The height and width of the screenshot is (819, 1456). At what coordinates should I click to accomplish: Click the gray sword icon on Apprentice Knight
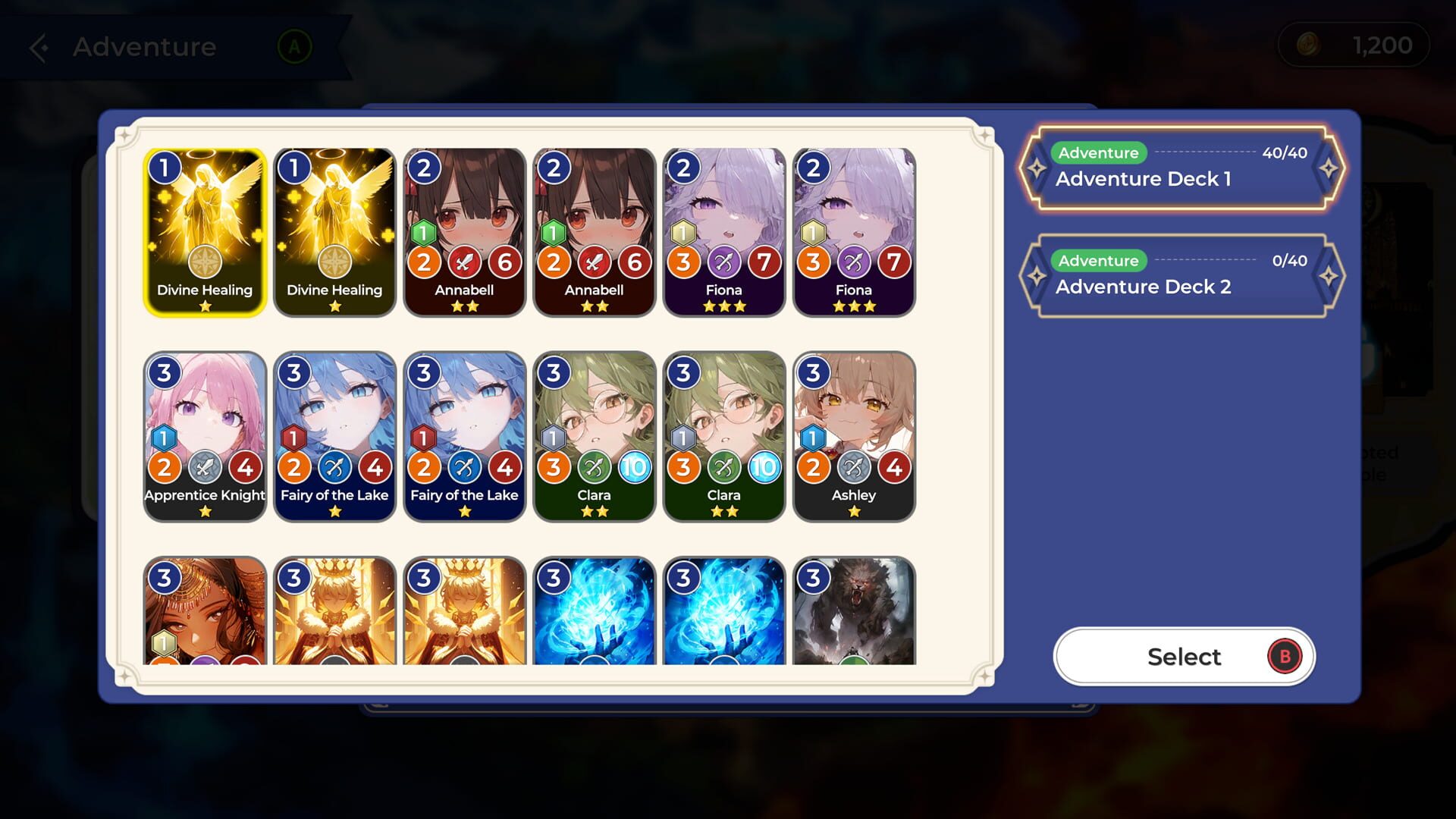[205, 468]
